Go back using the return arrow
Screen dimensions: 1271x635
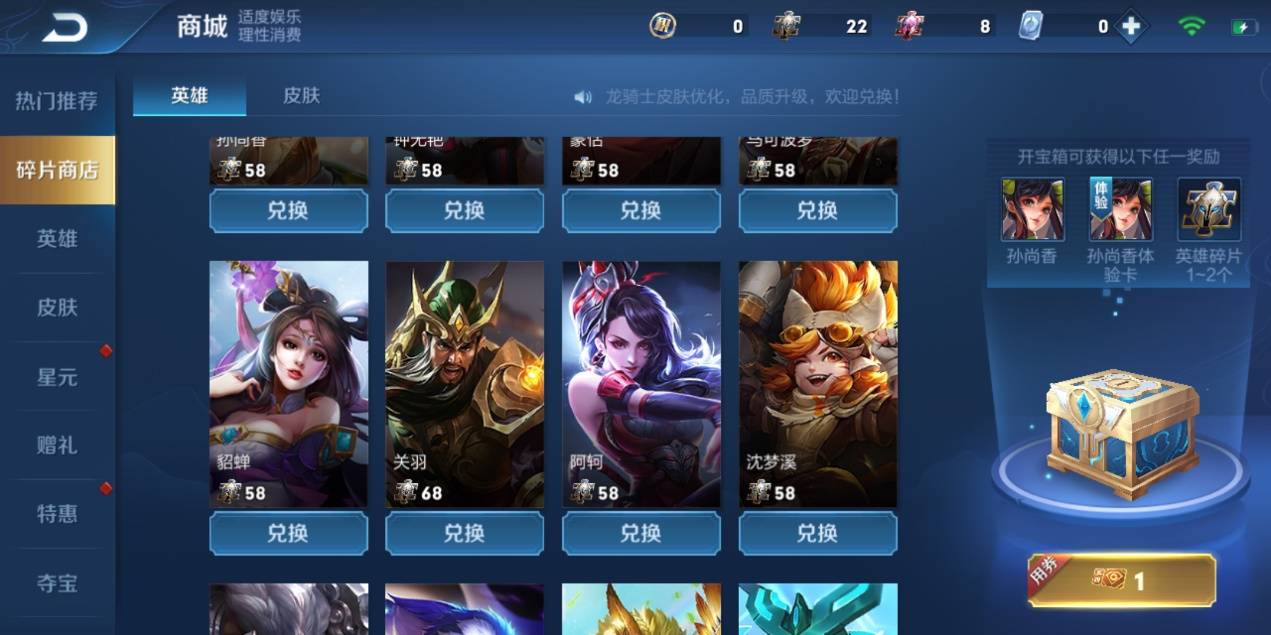64,27
